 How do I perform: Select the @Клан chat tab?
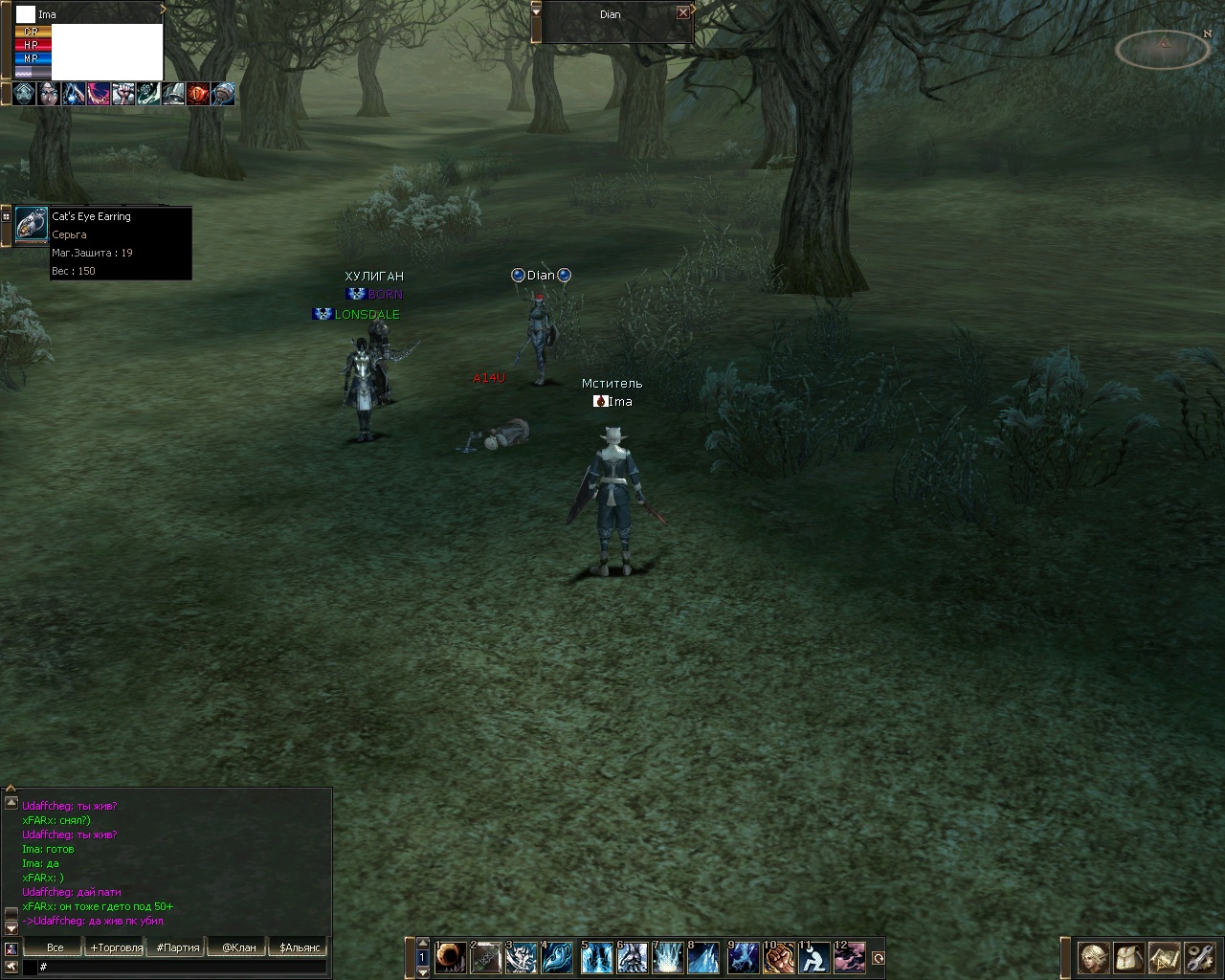239,947
